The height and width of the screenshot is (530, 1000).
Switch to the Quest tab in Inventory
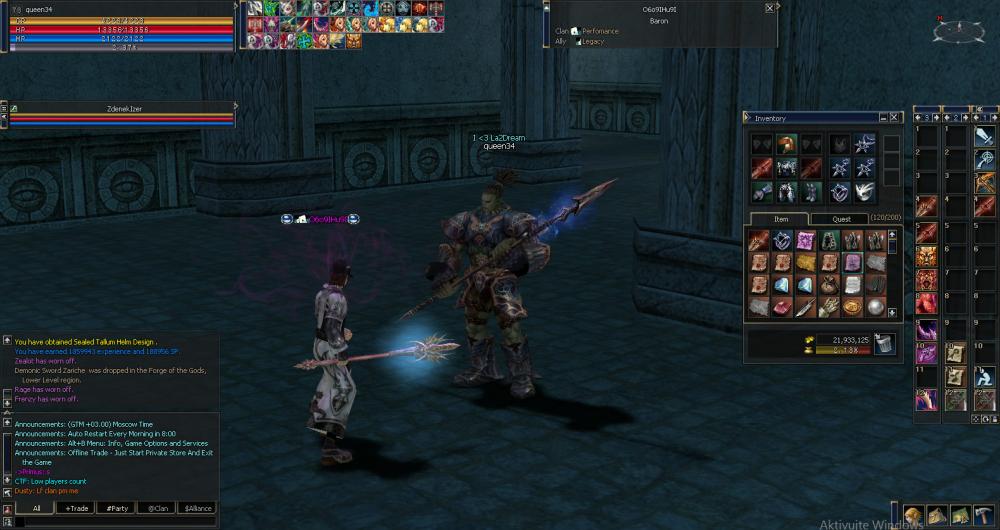841,219
